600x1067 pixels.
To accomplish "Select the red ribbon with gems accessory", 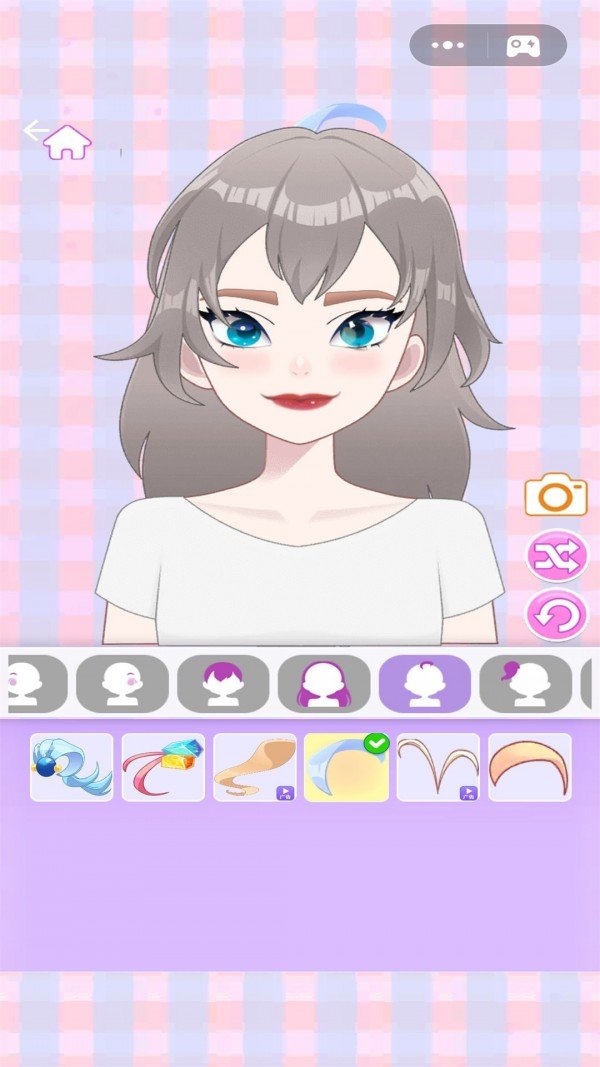I will [x=163, y=768].
